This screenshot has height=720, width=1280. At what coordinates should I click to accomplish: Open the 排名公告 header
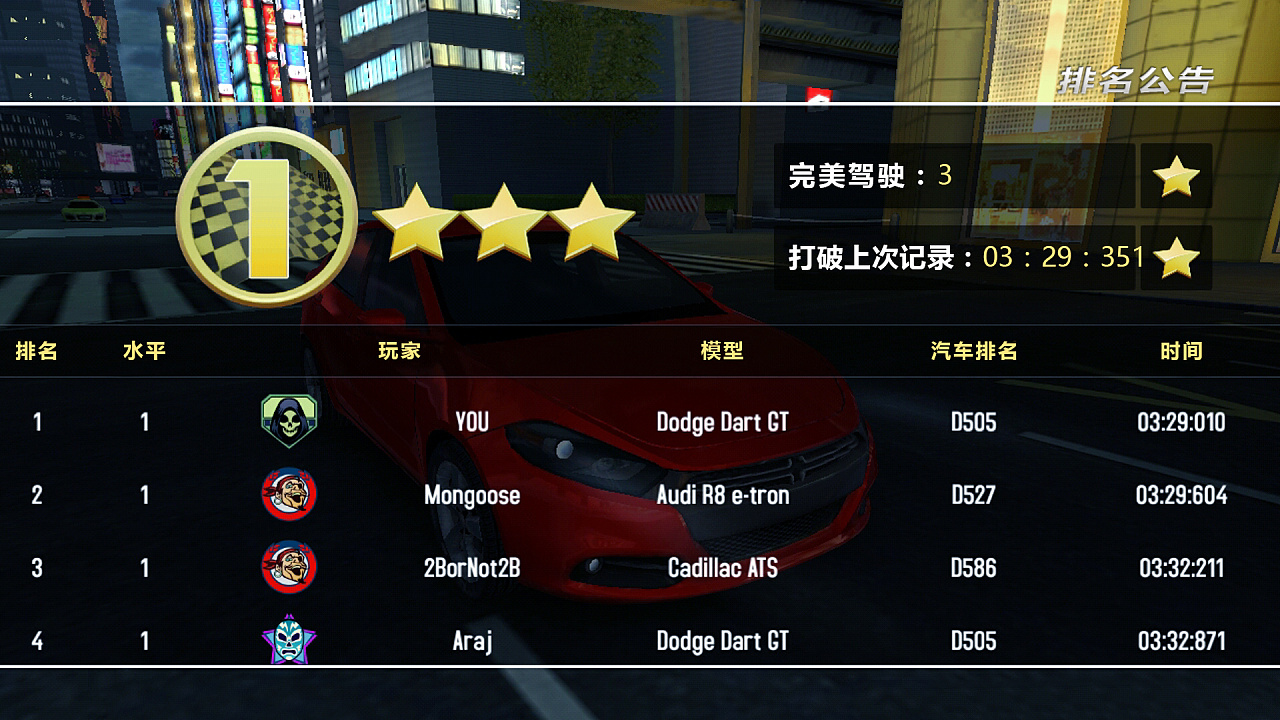tap(1135, 80)
